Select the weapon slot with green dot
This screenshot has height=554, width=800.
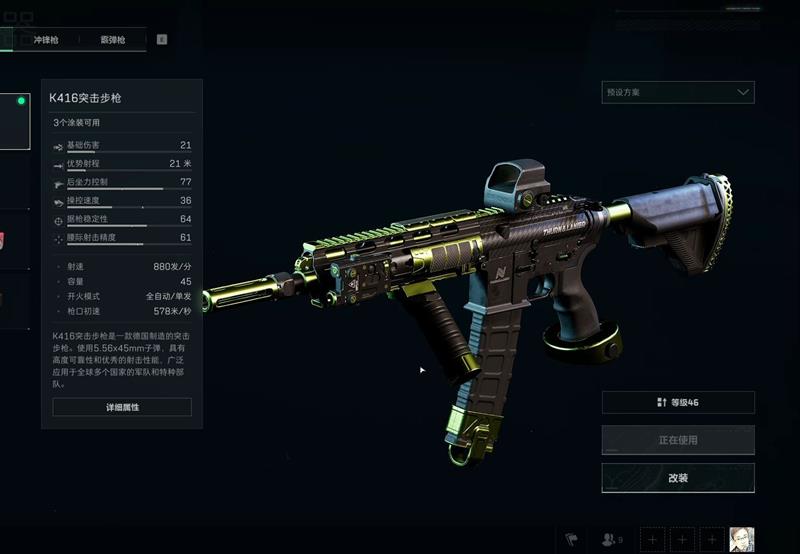click(14, 120)
